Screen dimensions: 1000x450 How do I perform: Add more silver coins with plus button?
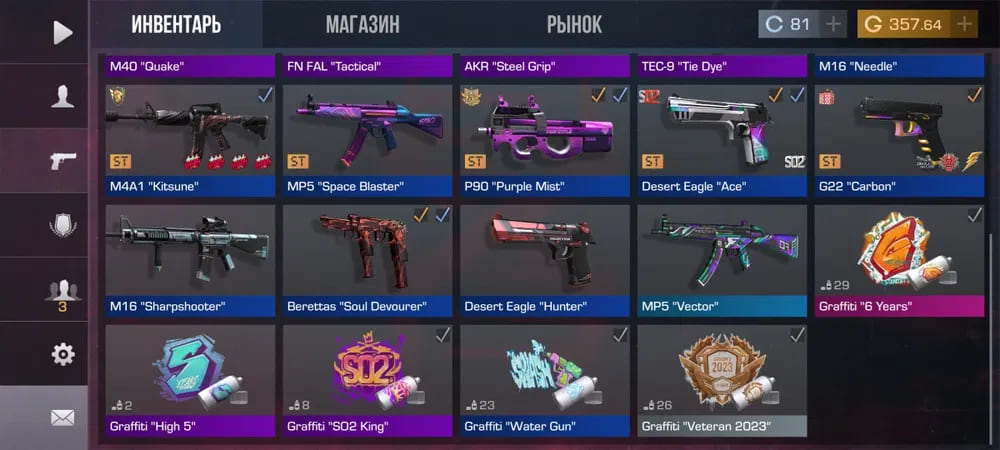(834, 24)
